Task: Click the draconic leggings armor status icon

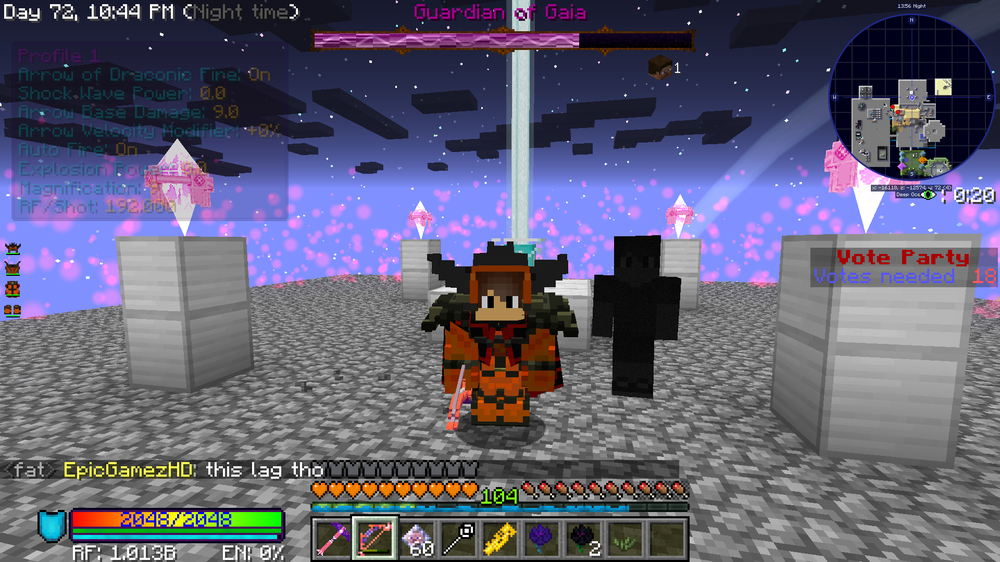Action: (13, 290)
